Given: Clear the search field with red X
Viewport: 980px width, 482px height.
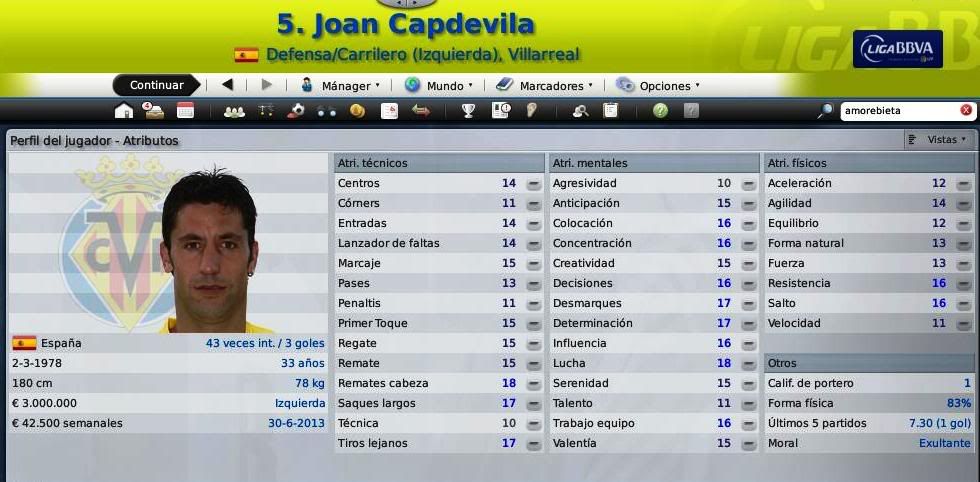Looking at the screenshot, I should 966,110.
